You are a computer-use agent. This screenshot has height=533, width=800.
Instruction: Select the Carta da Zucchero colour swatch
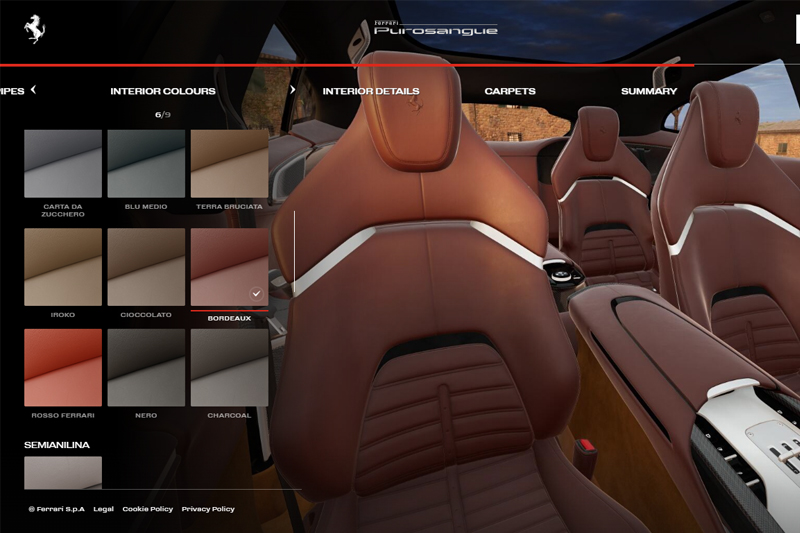pos(63,163)
